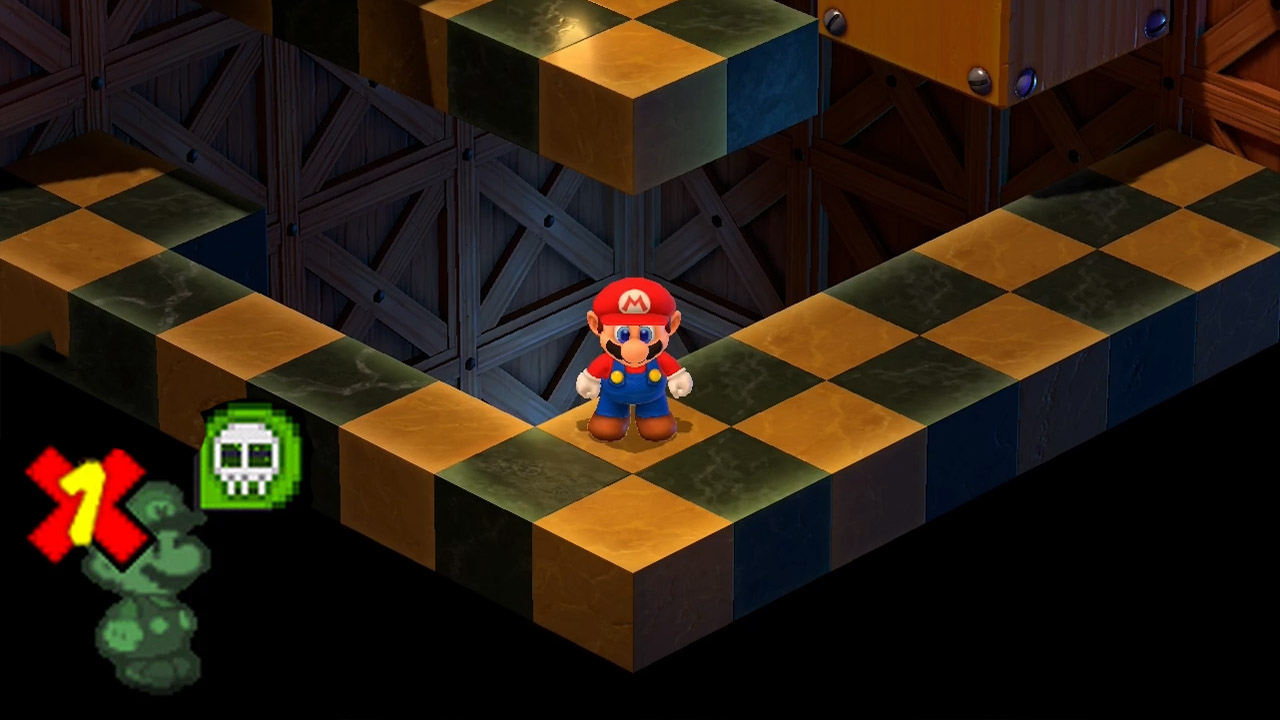This screenshot has width=1280, height=720.
Task: Click the gold button on Mario's overalls
Action: click(617, 377)
